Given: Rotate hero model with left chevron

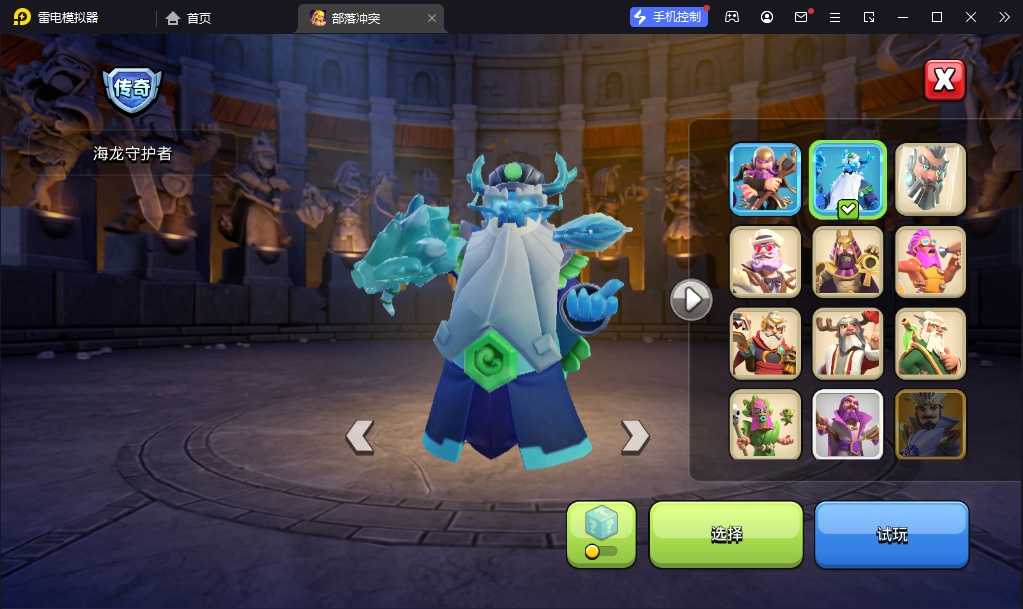Looking at the screenshot, I should point(360,436).
